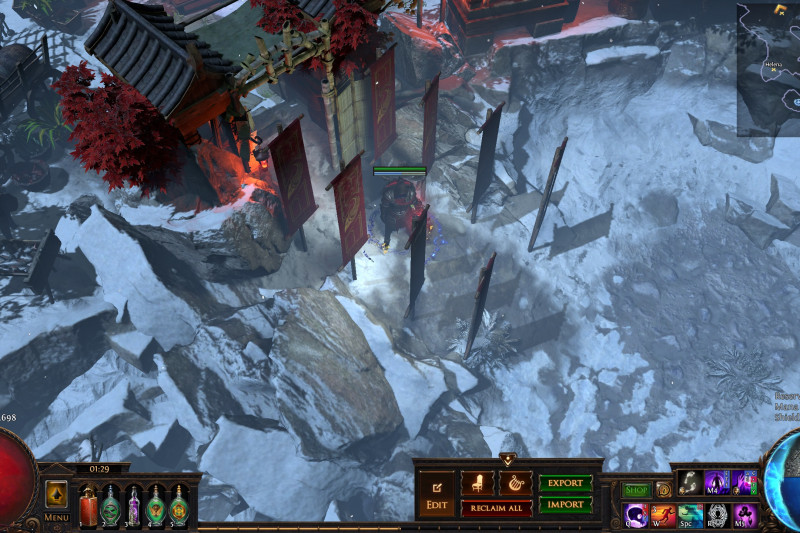Use the purple flask in slot 3
This screenshot has width=800, height=533.
[x=133, y=504]
